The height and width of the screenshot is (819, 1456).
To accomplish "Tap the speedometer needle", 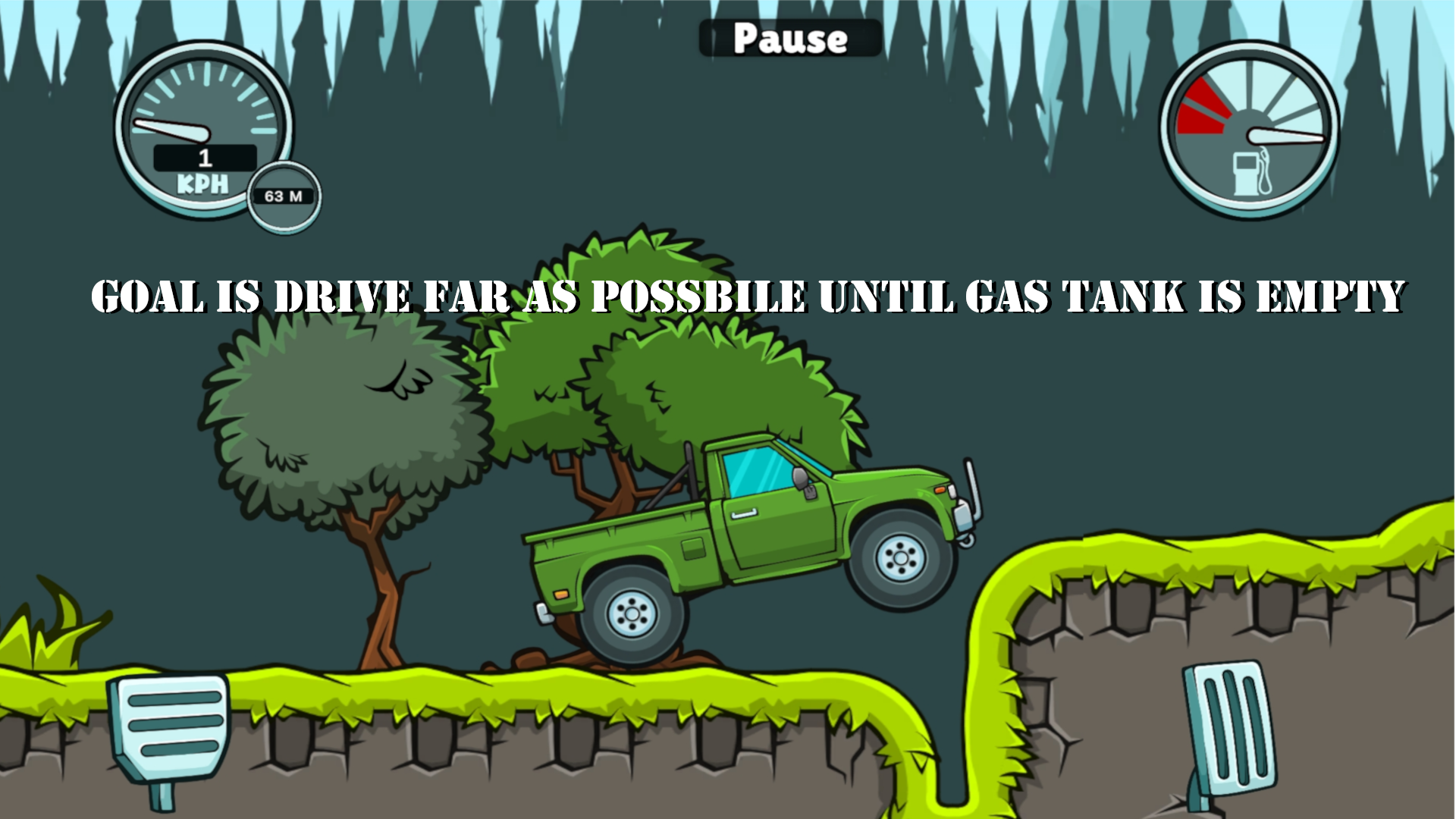I will click(171, 130).
